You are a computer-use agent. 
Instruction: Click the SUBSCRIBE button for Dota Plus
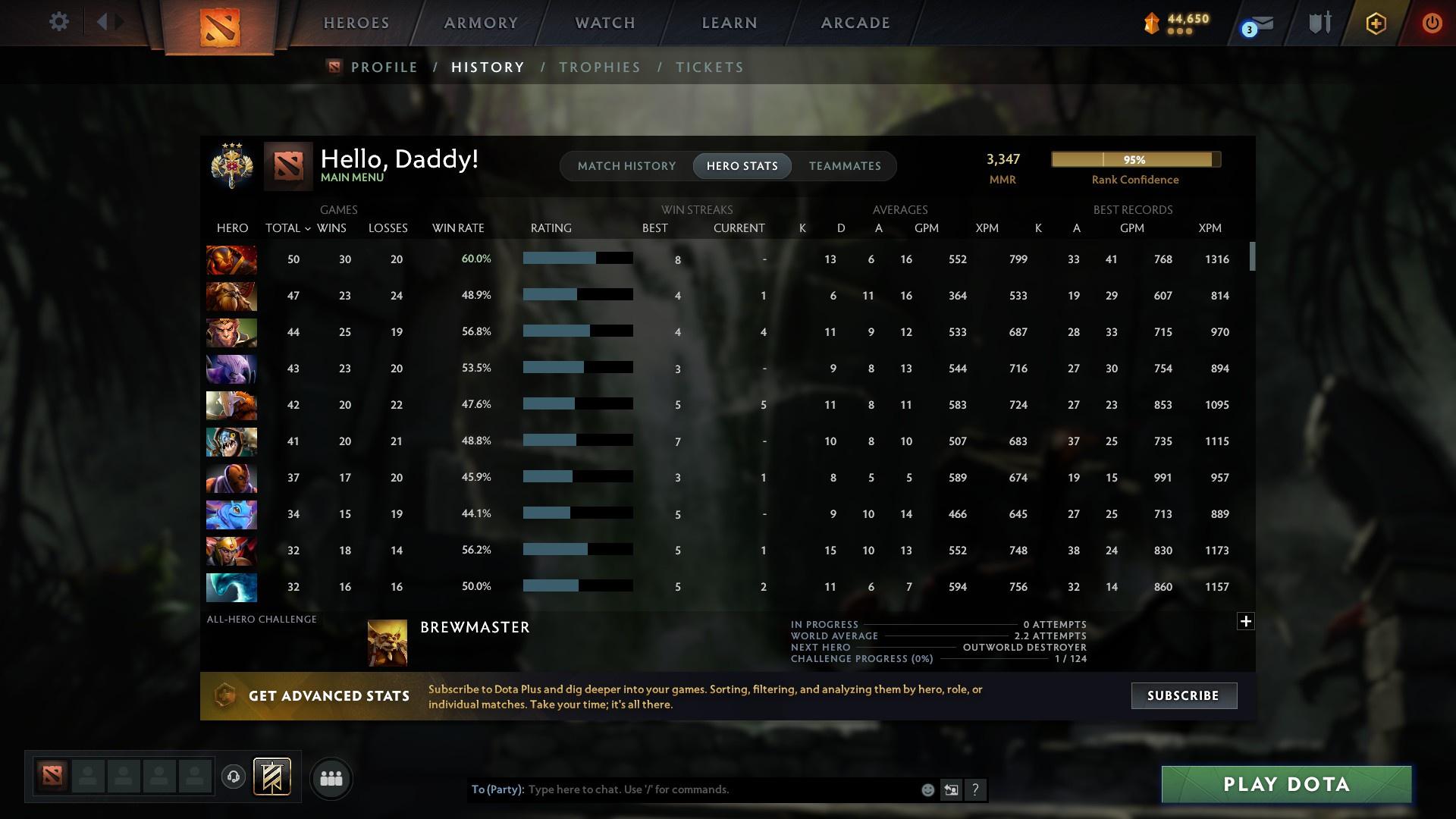coord(1183,695)
